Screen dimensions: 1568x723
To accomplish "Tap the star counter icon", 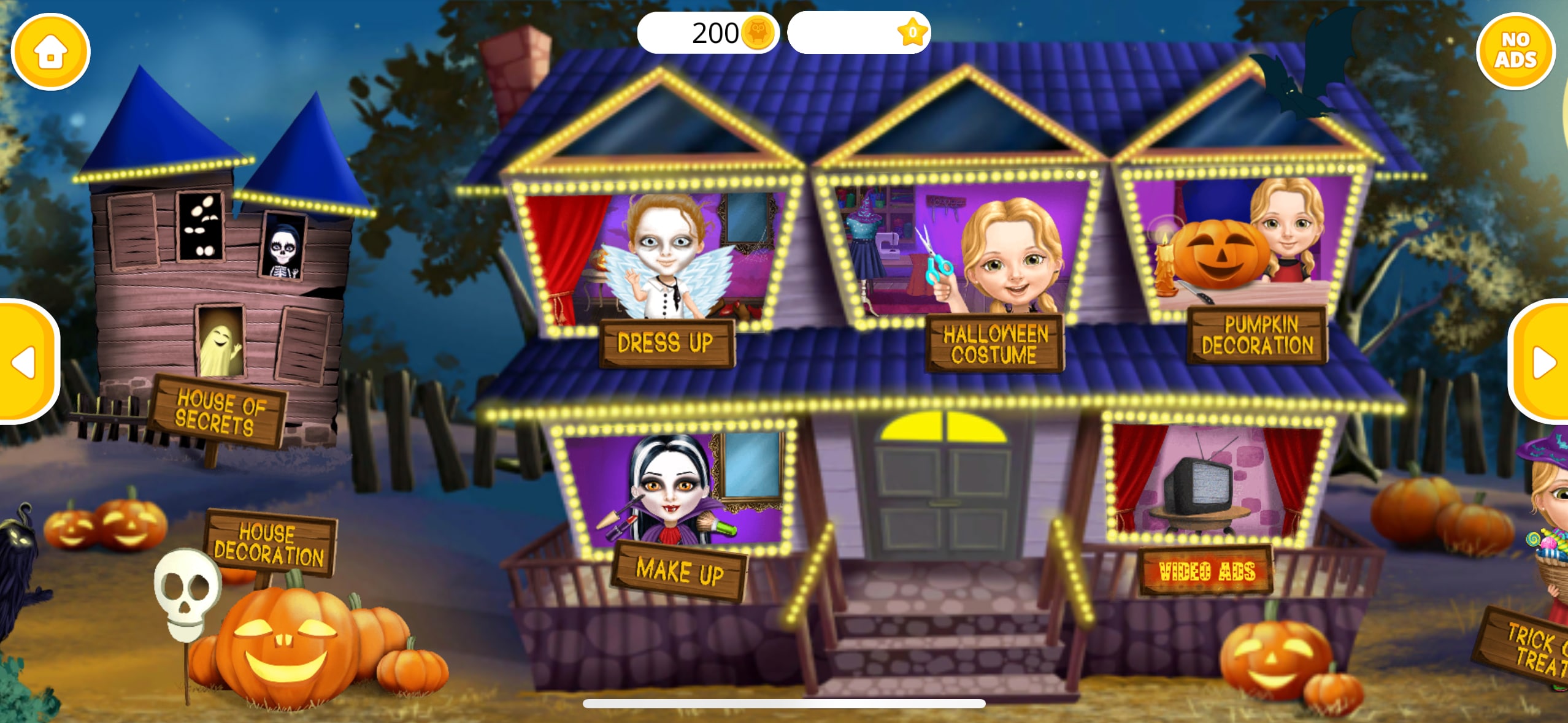I will pyautogui.click(x=912, y=33).
